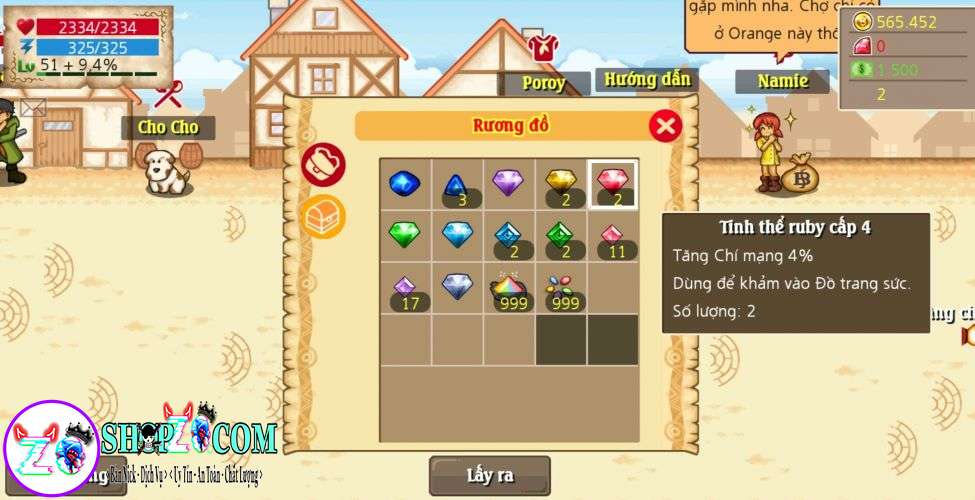Select the round dark blue sapphire slot
The width and height of the screenshot is (975, 500).
[404, 184]
